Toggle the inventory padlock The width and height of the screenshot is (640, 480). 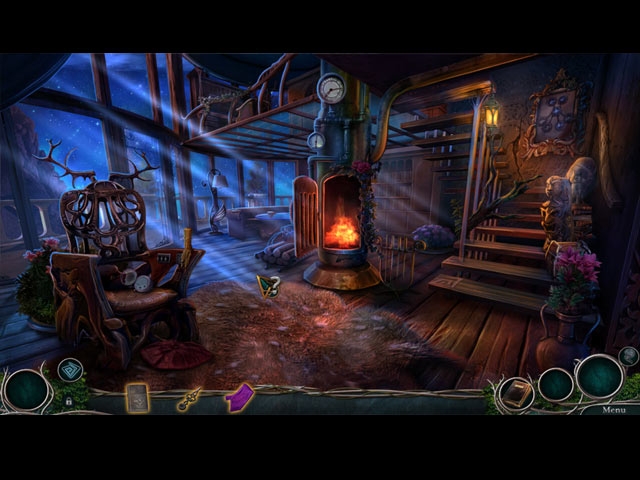pos(68,401)
